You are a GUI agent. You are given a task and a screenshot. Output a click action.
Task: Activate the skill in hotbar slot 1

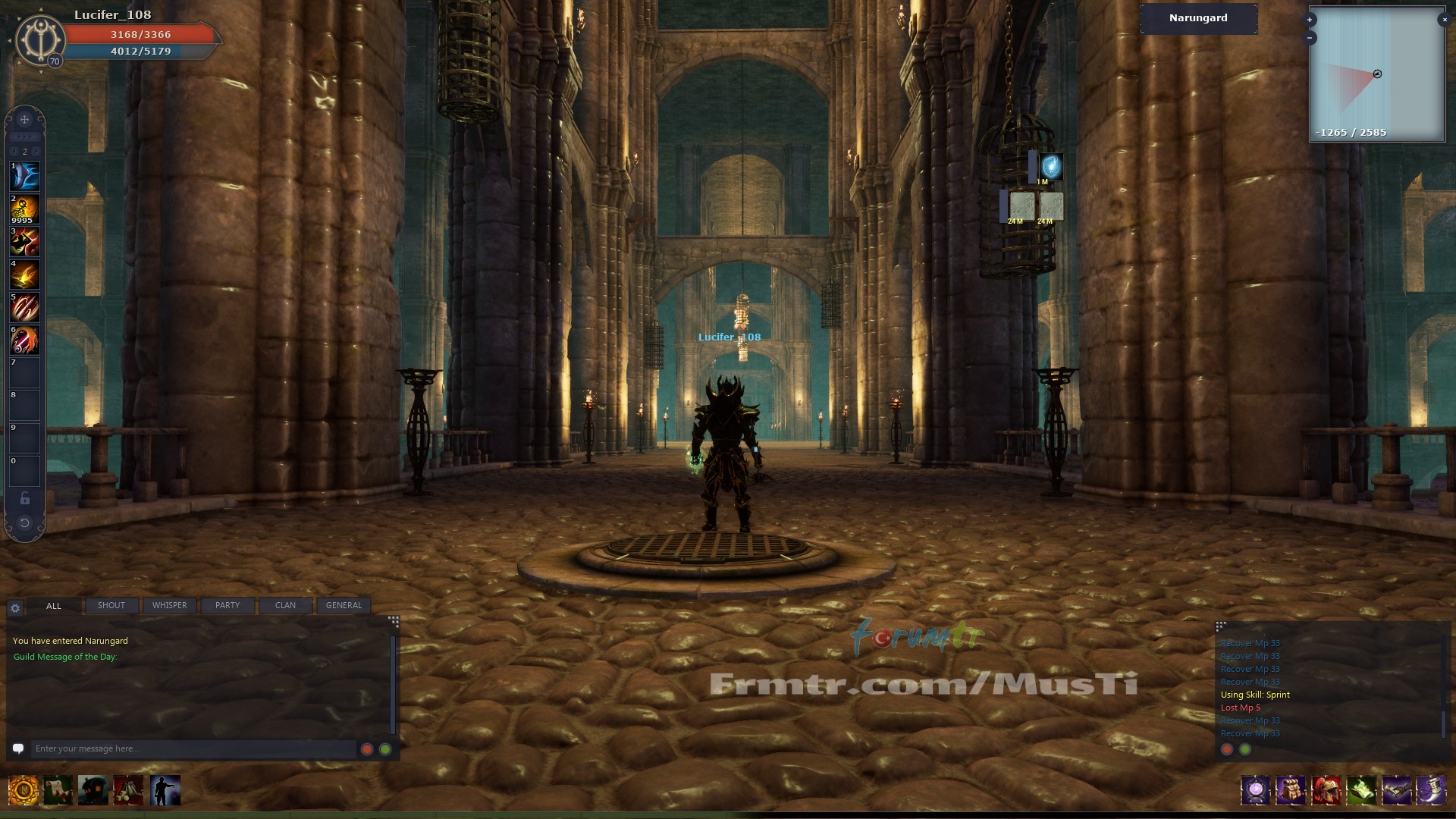click(x=24, y=176)
